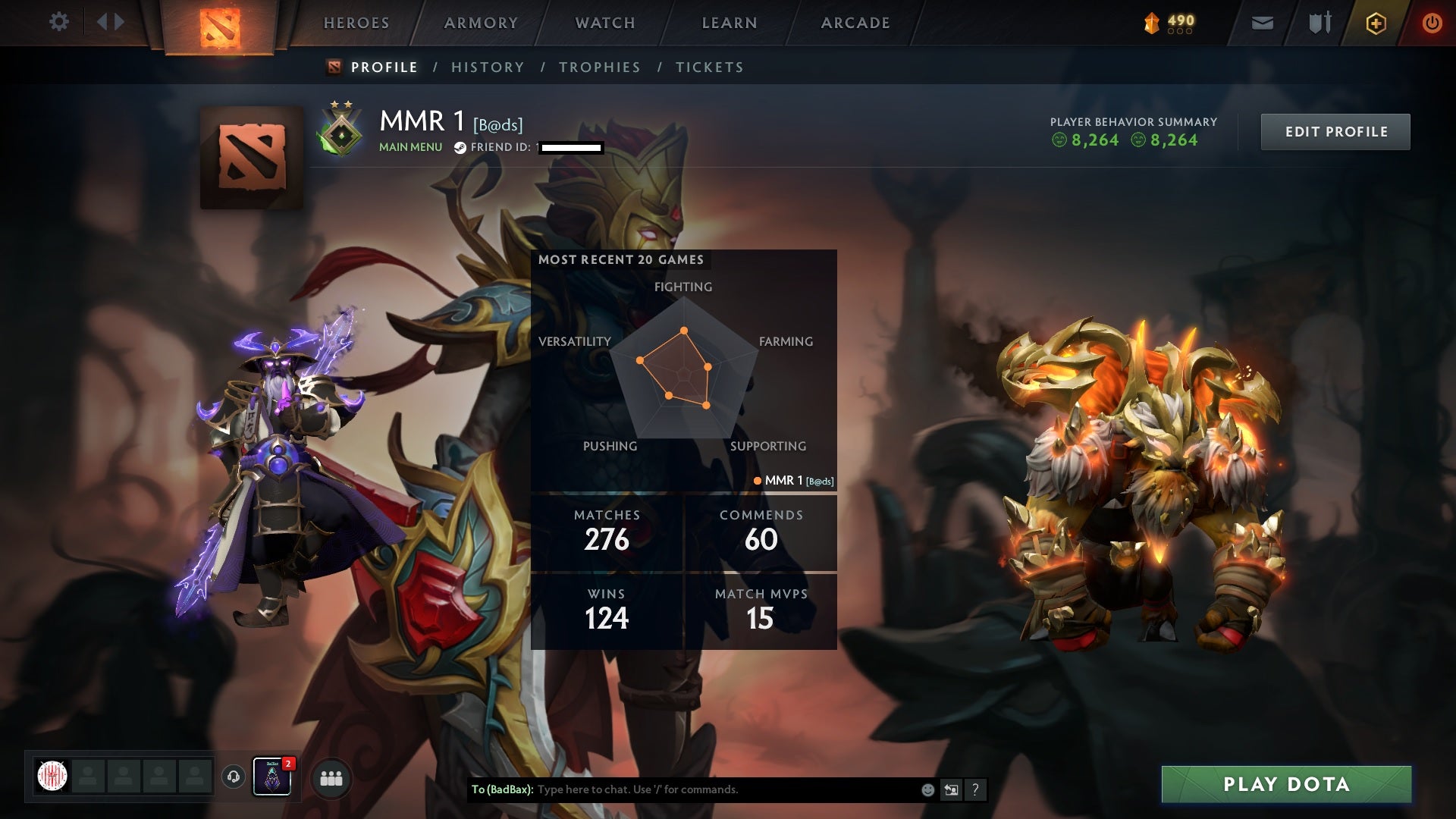Image resolution: width=1456 pixels, height=819 pixels.
Task: Open the mail inbox envelope icon
Action: (1261, 23)
